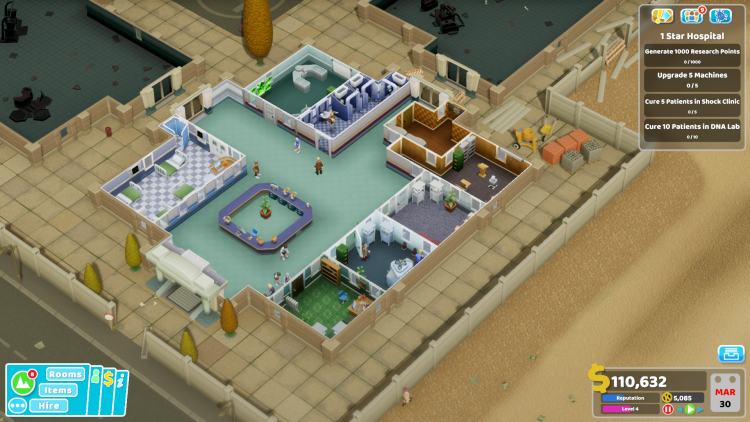750x422 pixels.
Task: Open the inbox tray button
Action: pos(731,354)
